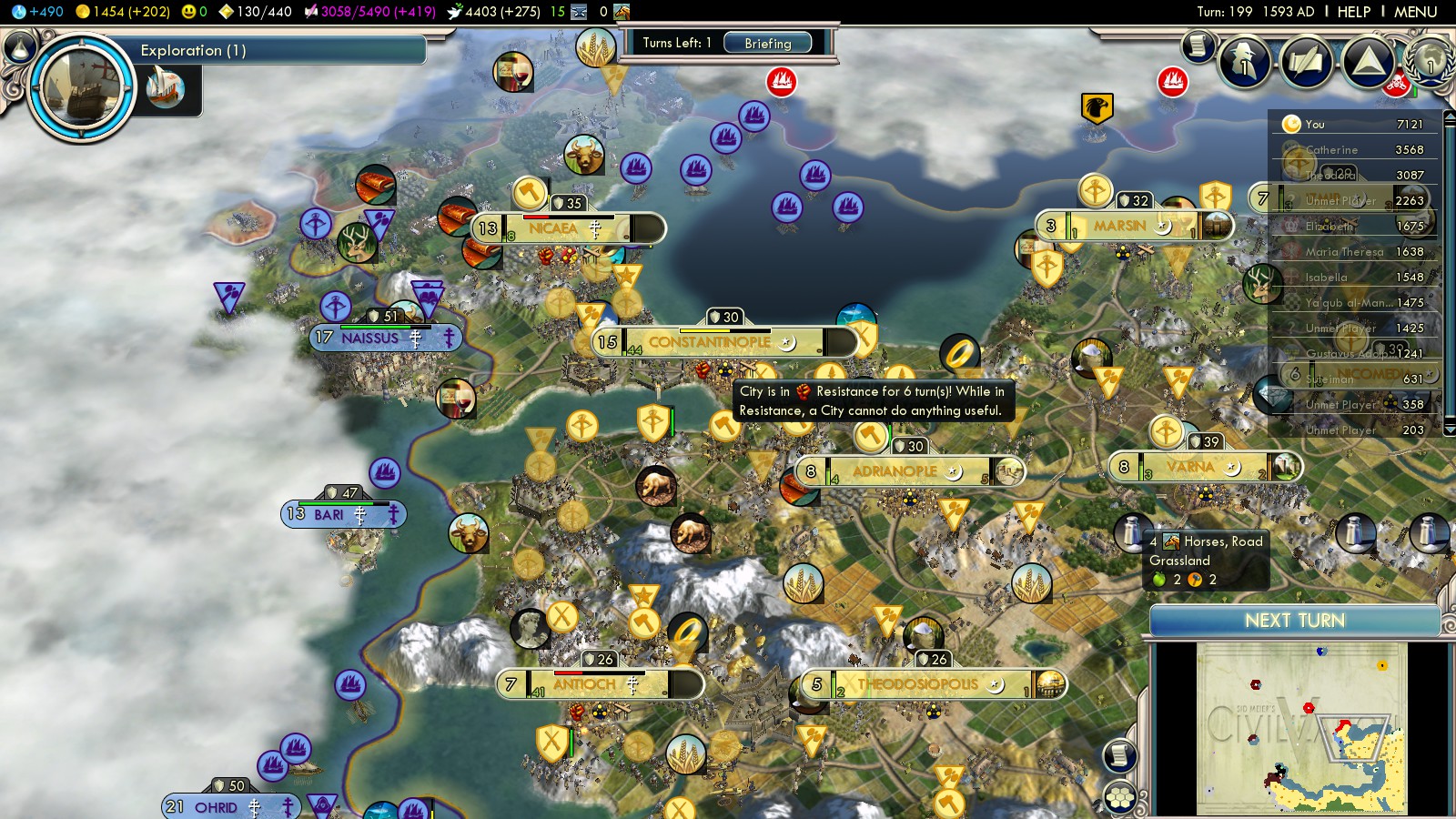This screenshot has height=819, width=1456.
Task: Open the notification log scroll at top right
Action: click(1198, 45)
